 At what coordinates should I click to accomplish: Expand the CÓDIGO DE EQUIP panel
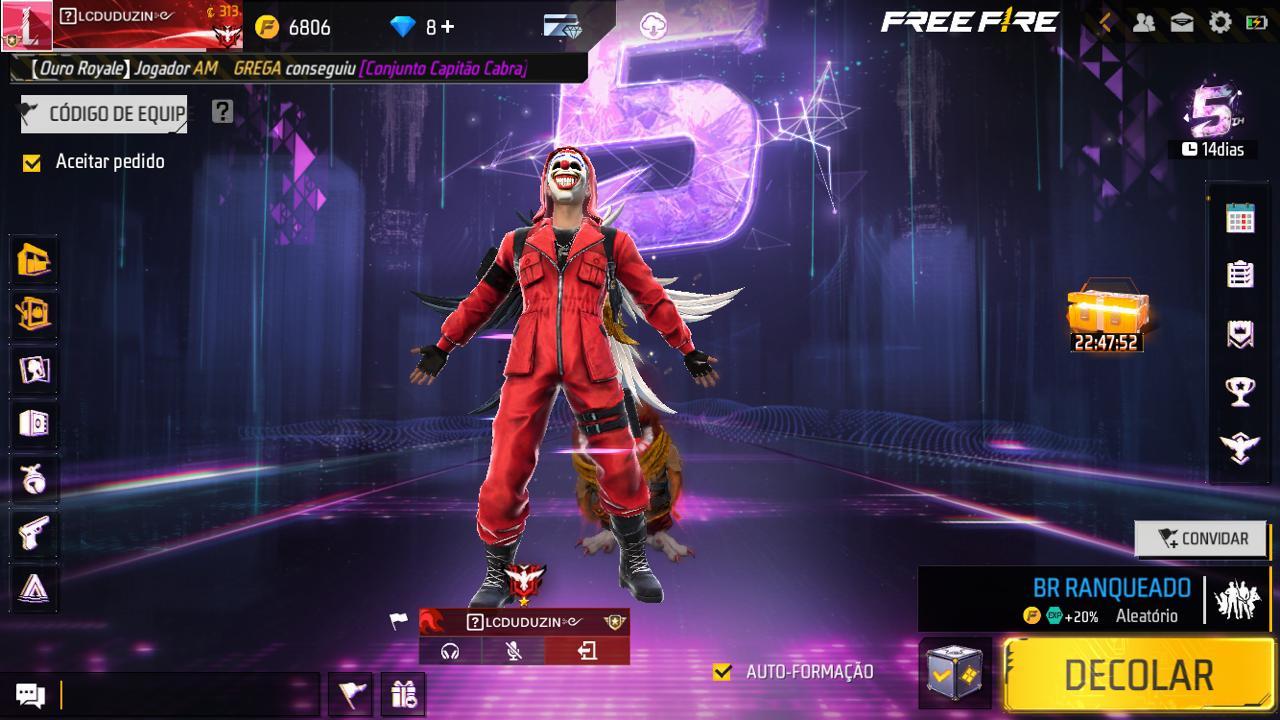point(103,113)
